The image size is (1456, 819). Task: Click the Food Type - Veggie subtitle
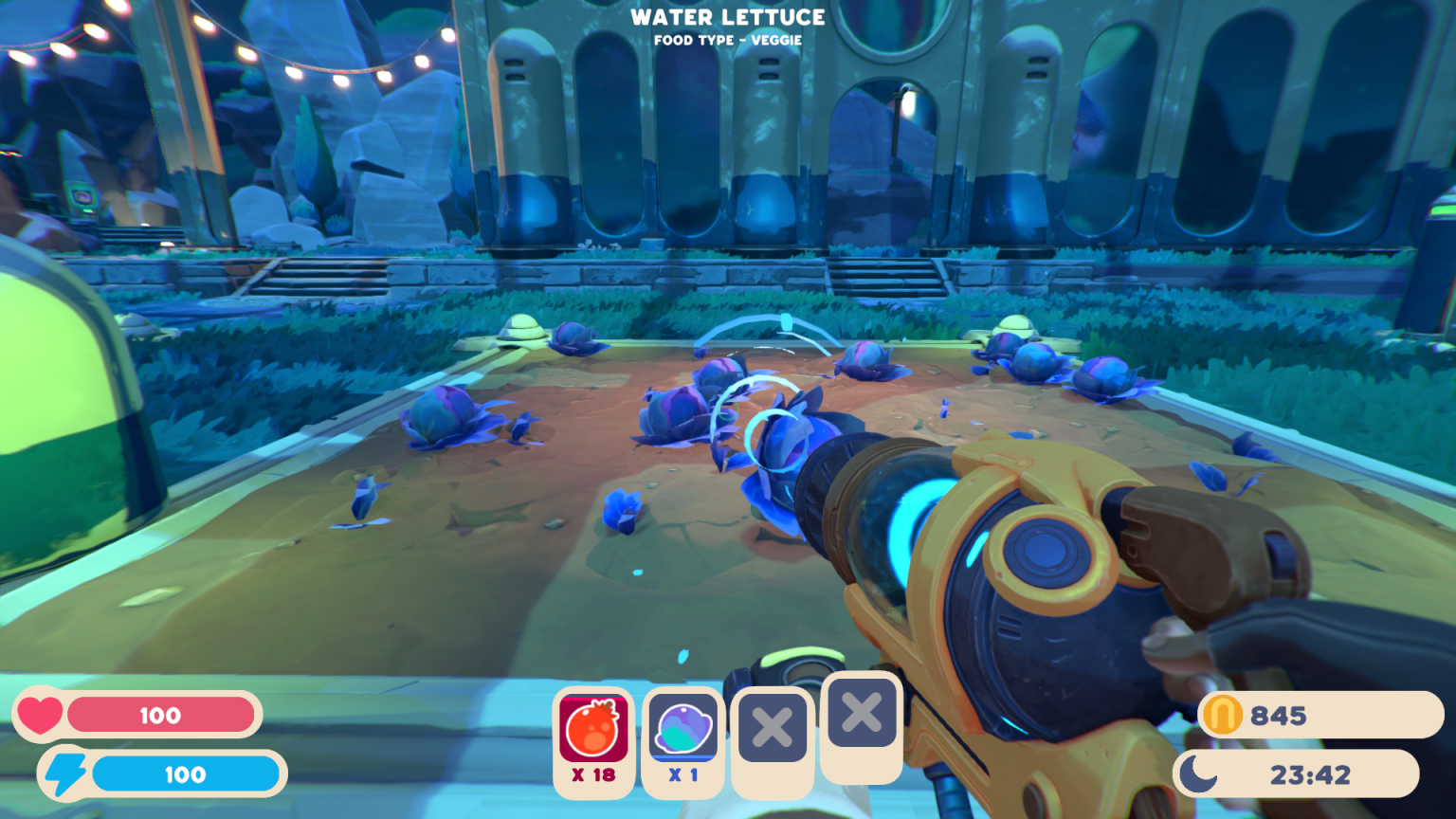[728, 40]
